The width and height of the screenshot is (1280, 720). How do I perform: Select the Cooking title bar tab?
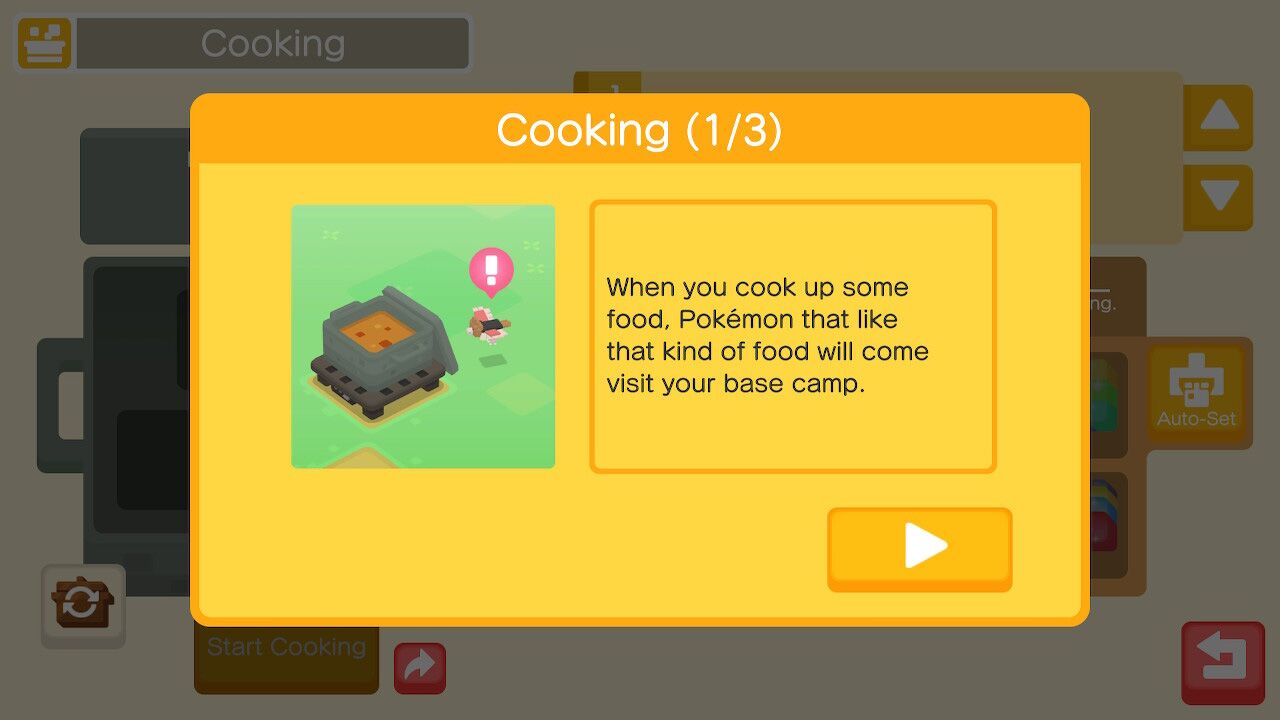click(272, 43)
